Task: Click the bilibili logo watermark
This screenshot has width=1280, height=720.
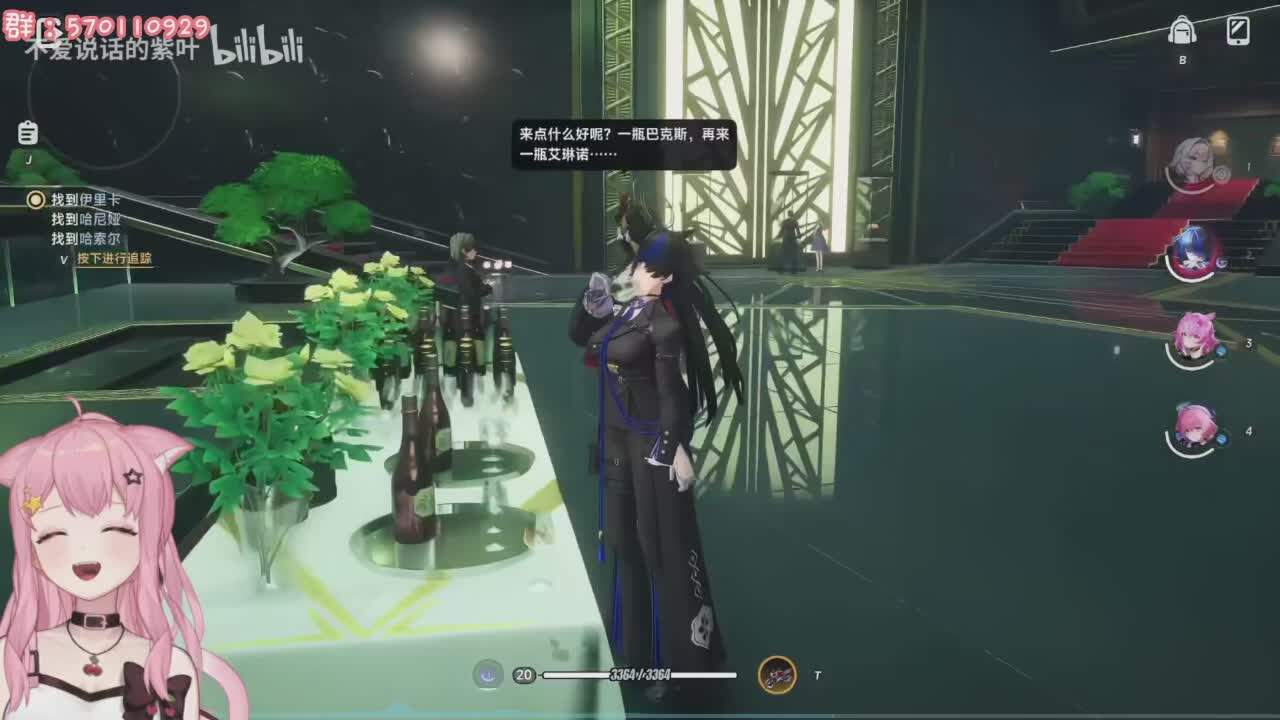Action: click(257, 48)
